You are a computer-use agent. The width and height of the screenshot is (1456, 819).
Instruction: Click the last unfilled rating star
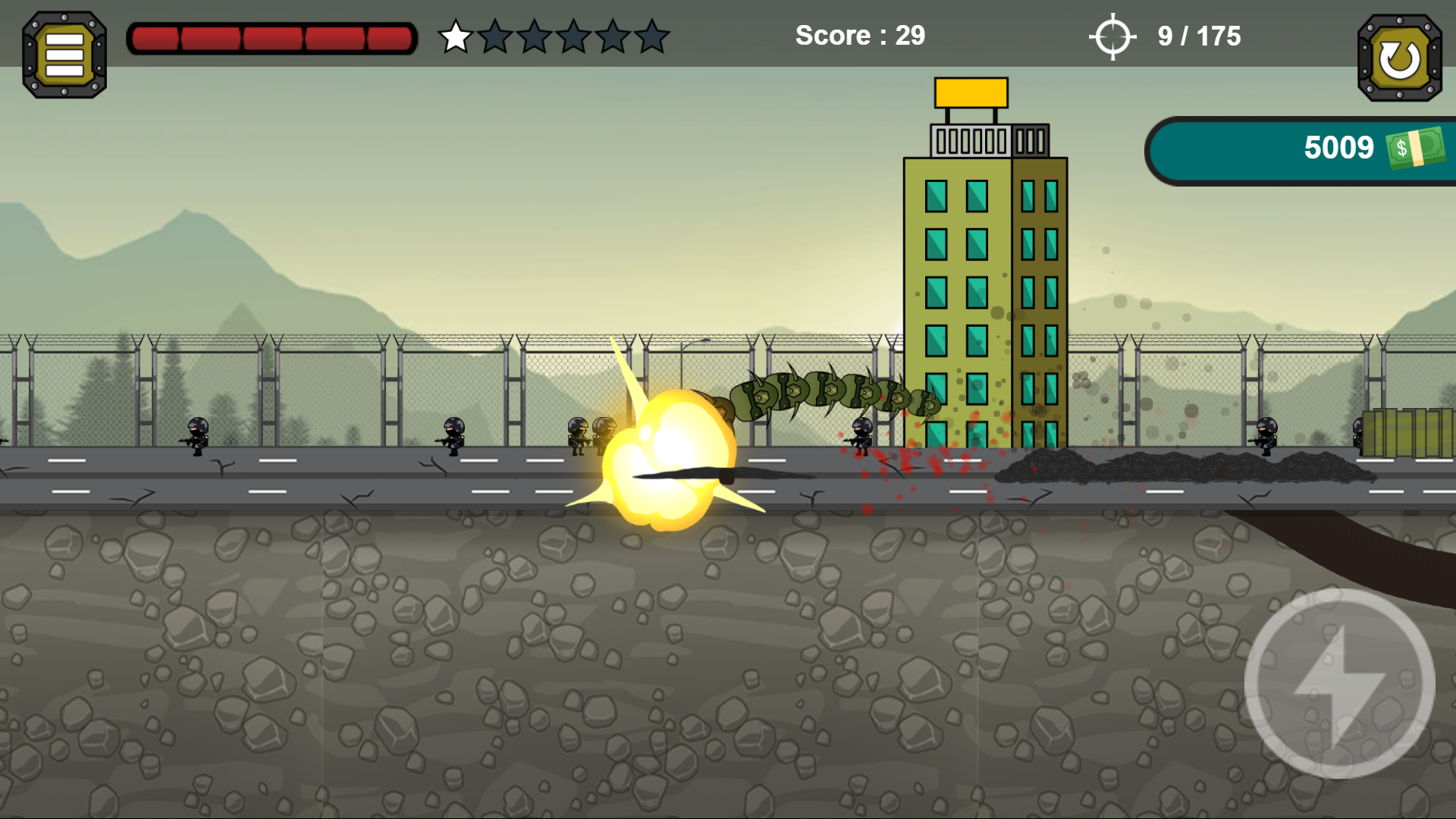[651, 35]
